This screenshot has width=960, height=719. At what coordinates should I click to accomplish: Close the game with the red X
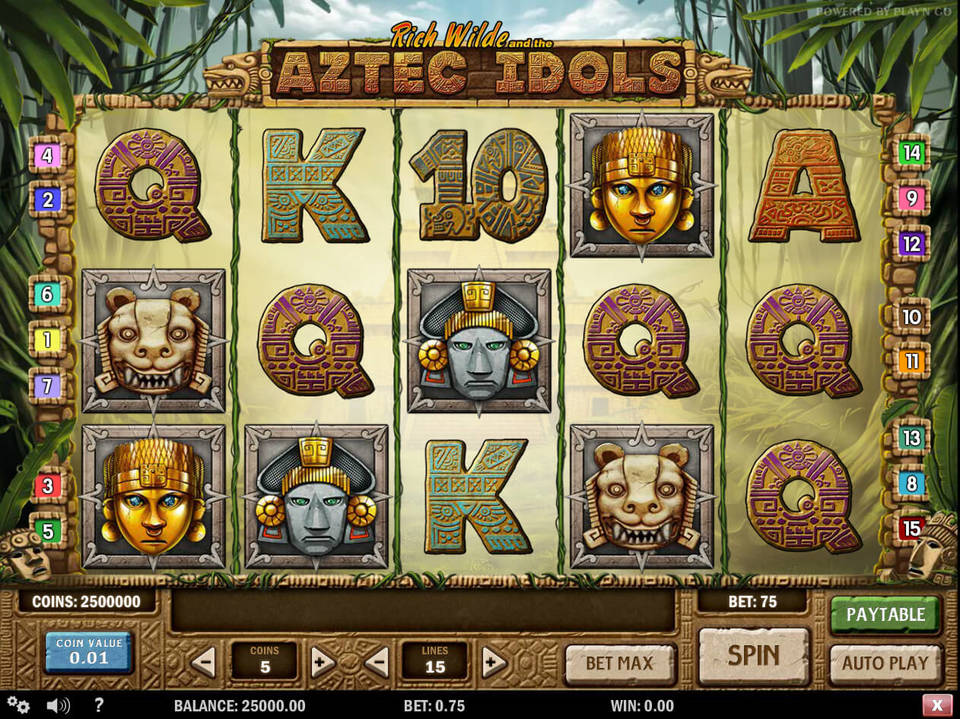(x=936, y=705)
